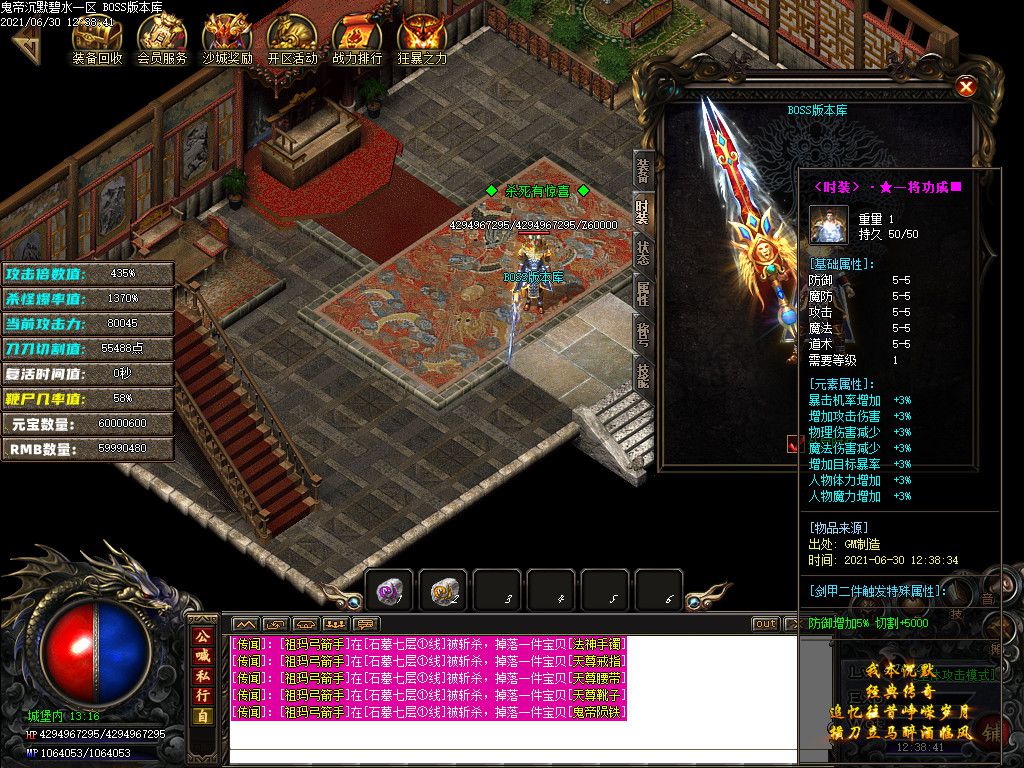
Task: Switch to the 状态 status tab
Action: 644,253
